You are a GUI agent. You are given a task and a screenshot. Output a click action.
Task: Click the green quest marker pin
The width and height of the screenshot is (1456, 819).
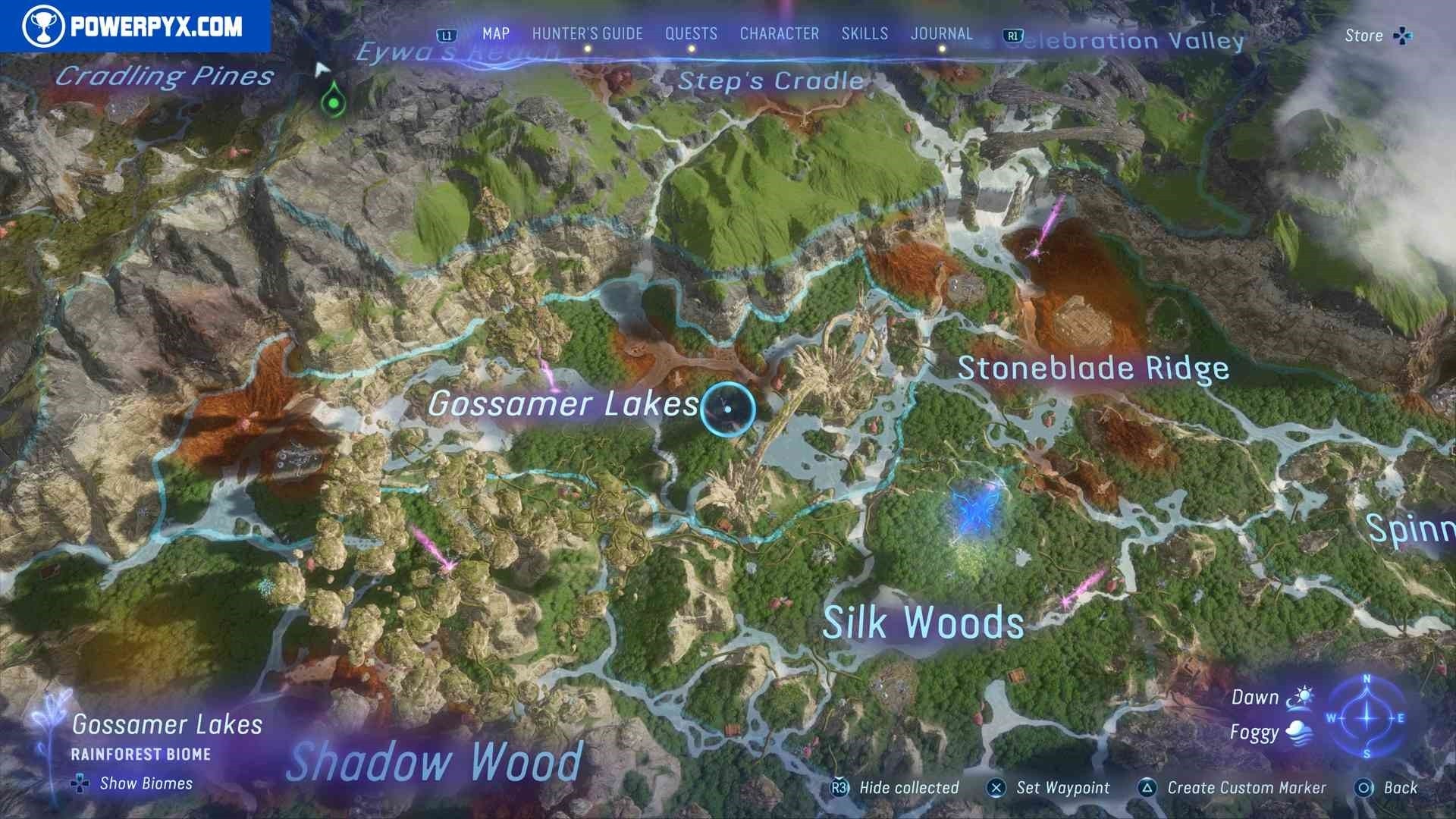pyautogui.click(x=332, y=99)
